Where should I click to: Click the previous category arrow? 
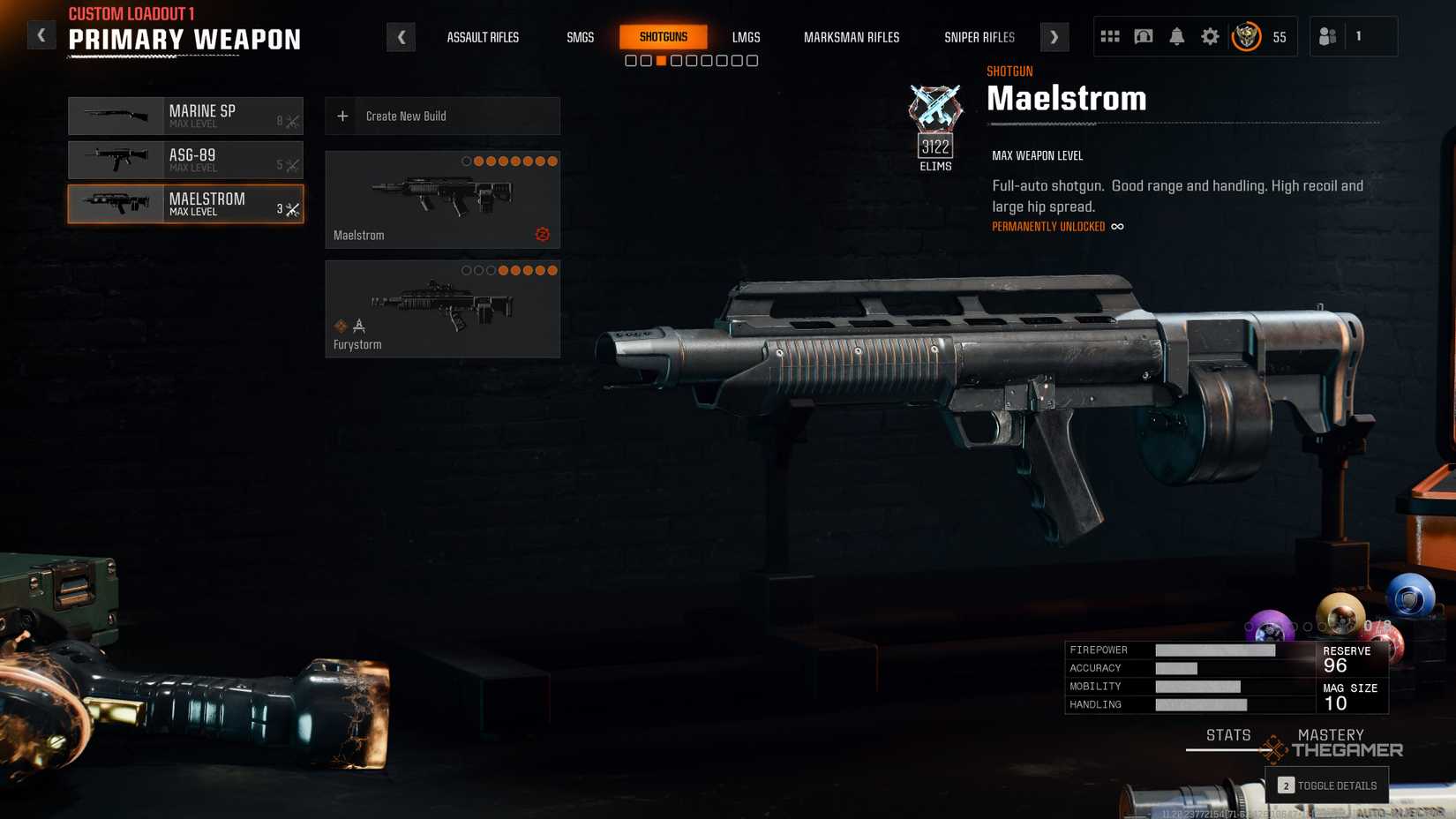(402, 37)
